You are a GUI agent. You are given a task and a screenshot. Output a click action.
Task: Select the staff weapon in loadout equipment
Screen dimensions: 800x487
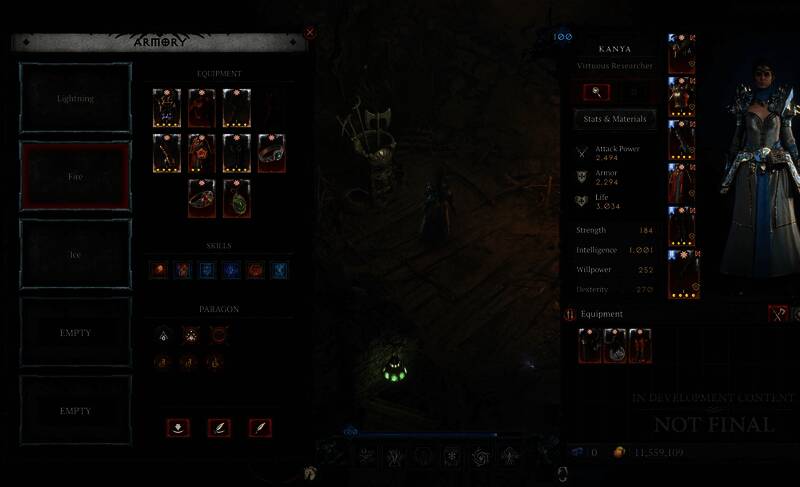pyautogui.click(x=166, y=153)
